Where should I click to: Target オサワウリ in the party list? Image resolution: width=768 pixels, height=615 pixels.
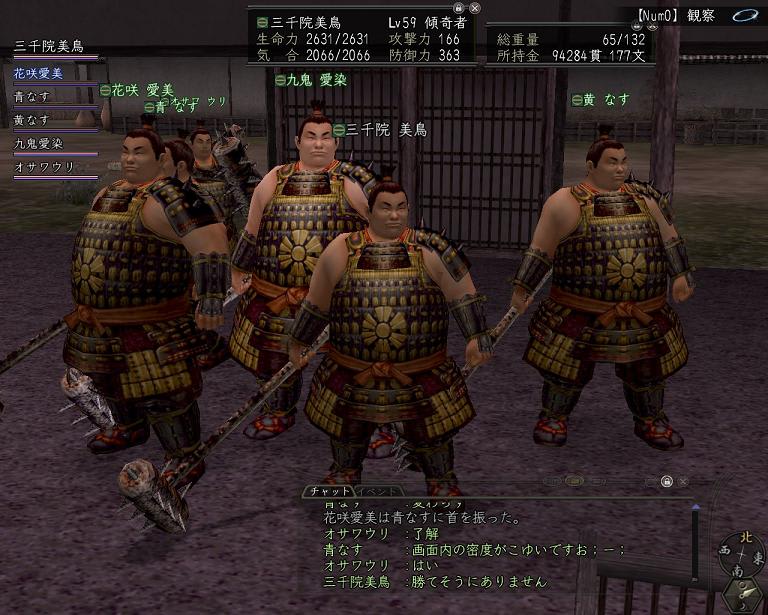click(x=44, y=167)
